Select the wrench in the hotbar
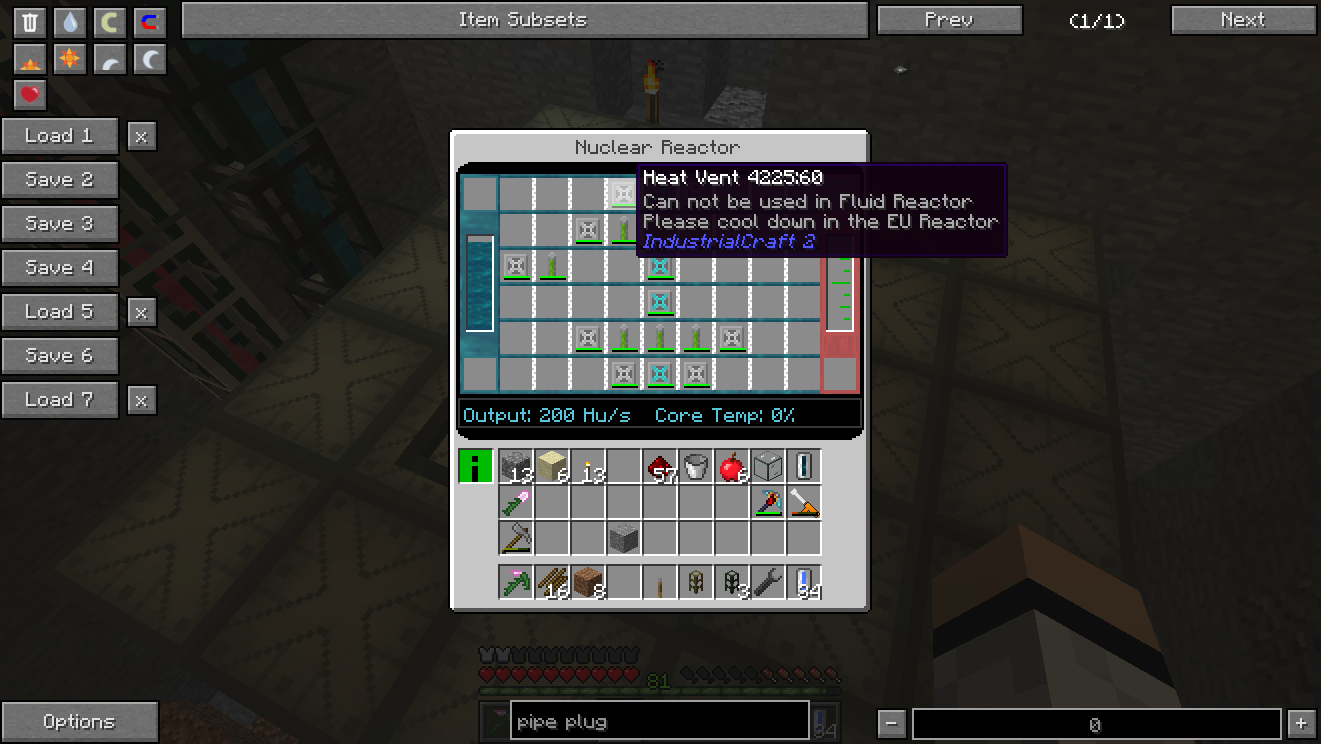Screen dimensions: 1321x744 pyautogui.click(x=767, y=582)
